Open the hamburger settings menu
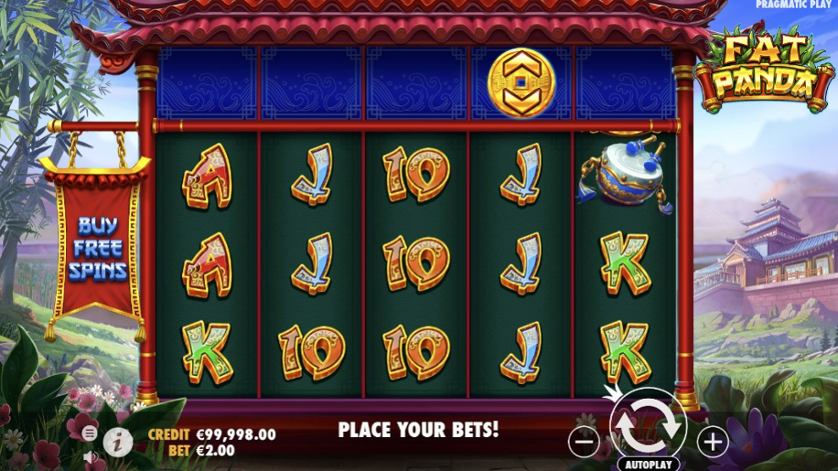The width and height of the screenshot is (838, 471). 89,433
